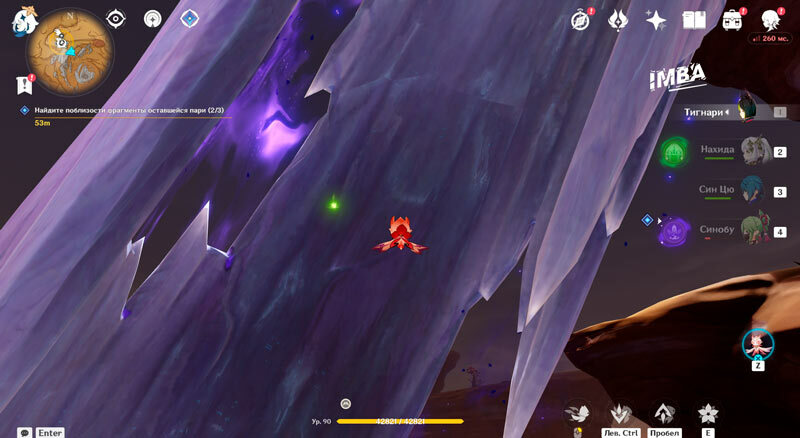The height and width of the screenshot is (438, 800).
Task: Activate the upward arrow jump icon
Action: 664,413
